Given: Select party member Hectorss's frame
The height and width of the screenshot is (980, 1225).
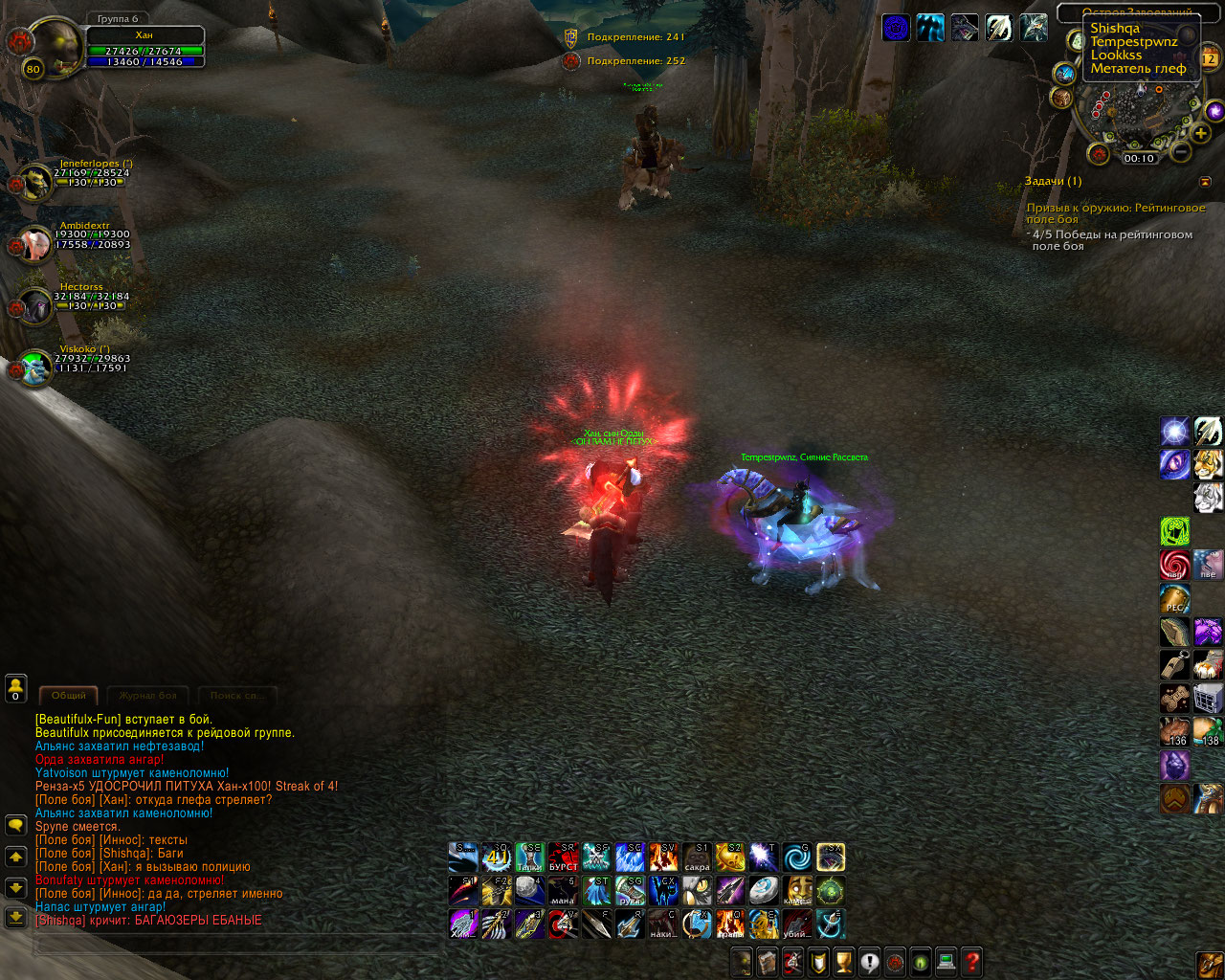Looking at the screenshot, I should (x=36, y=306).
